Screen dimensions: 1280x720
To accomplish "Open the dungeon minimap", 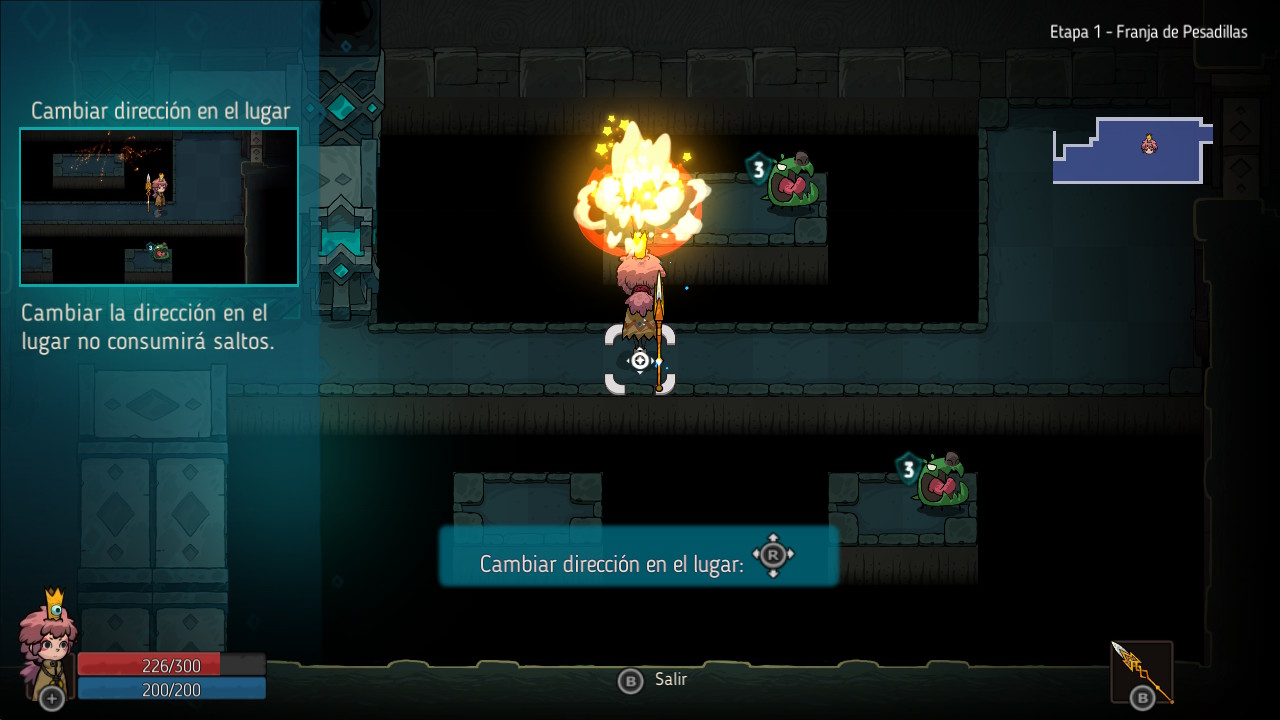I will point(1132,150).
